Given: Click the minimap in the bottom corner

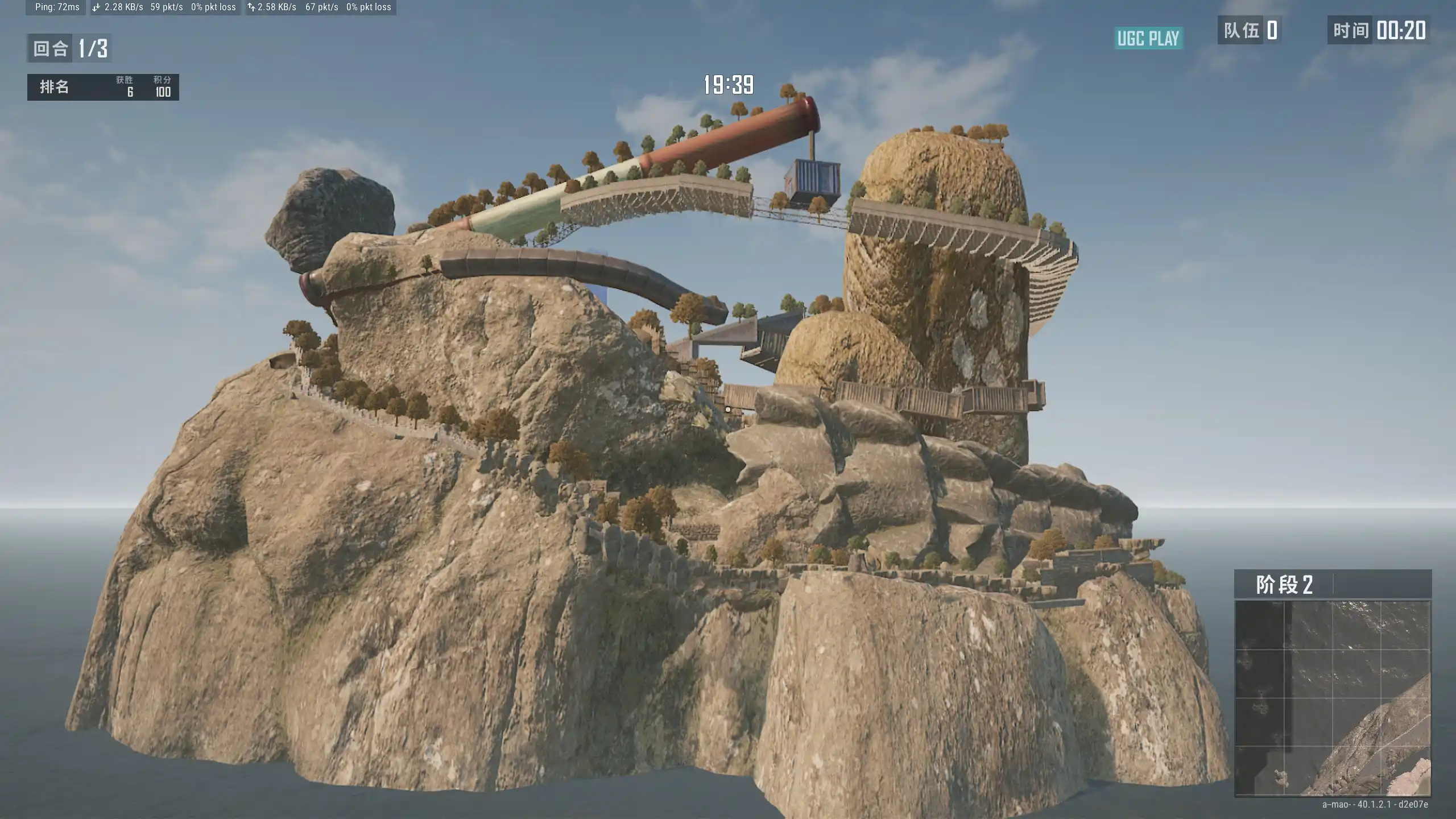Looking at the screenshot, I should tap(1332, 698).
